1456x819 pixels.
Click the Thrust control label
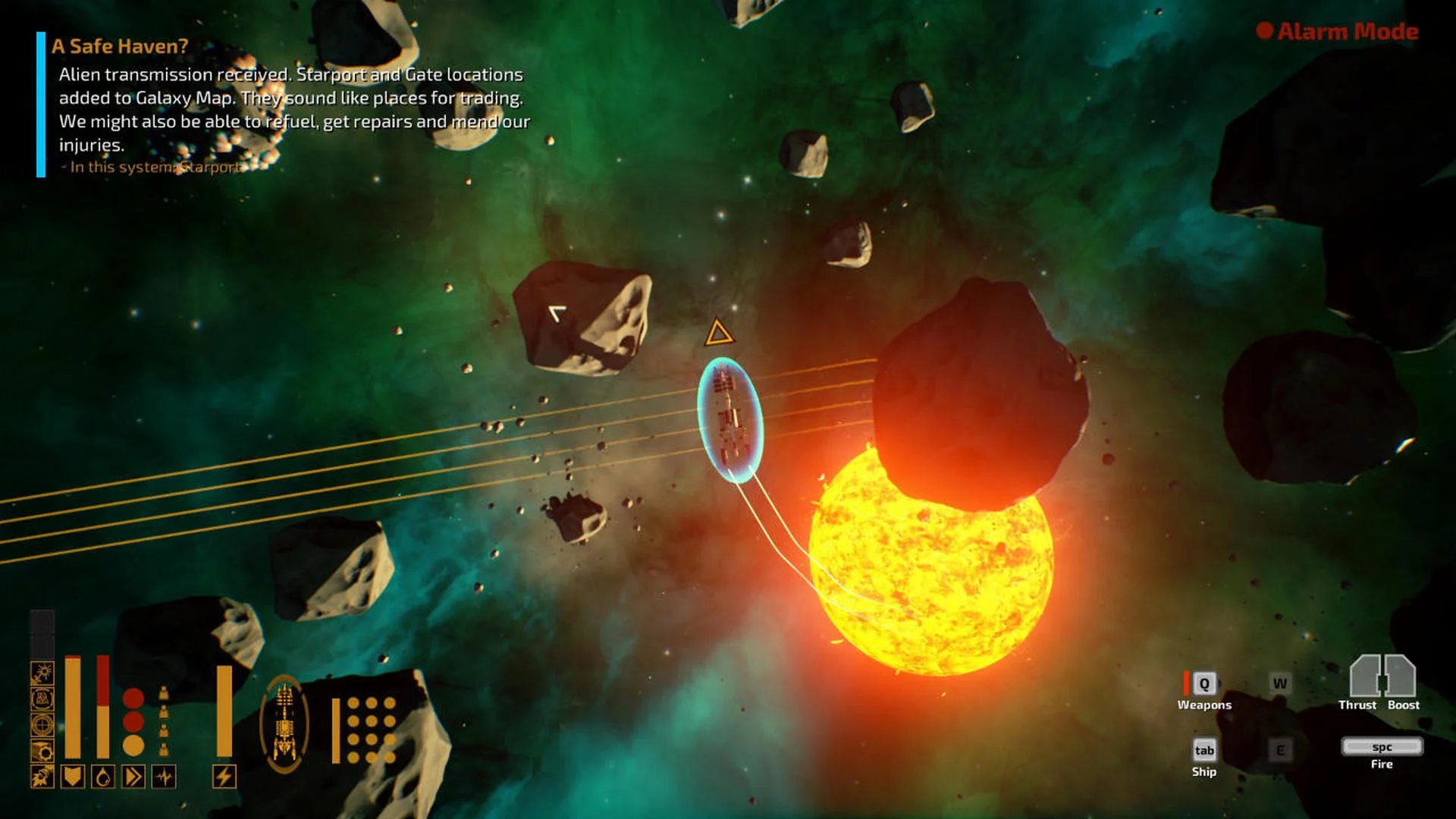[x=1357, y=704]
